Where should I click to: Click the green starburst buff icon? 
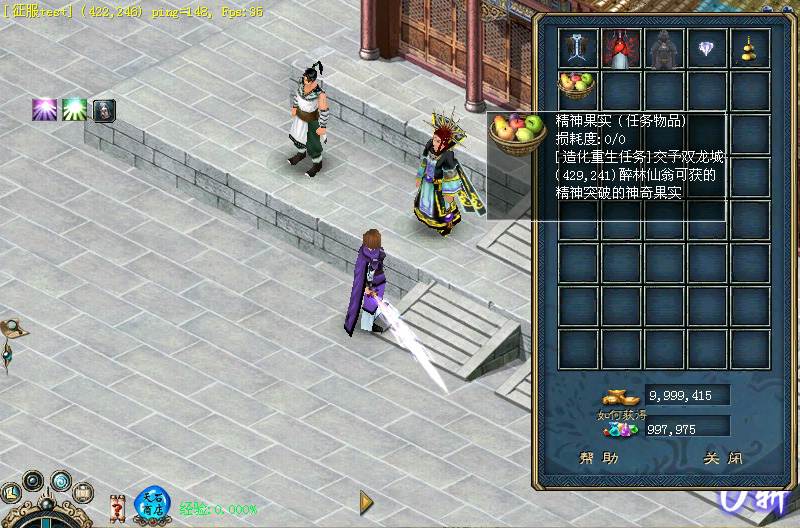pyautogui.click(x=74, y=110)
